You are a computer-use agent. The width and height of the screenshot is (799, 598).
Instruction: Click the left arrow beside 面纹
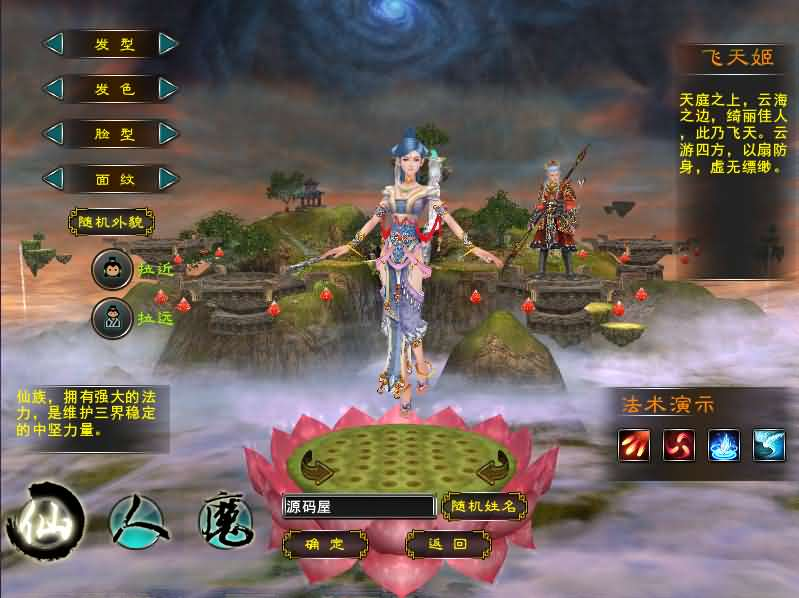(x=53, y=178)
